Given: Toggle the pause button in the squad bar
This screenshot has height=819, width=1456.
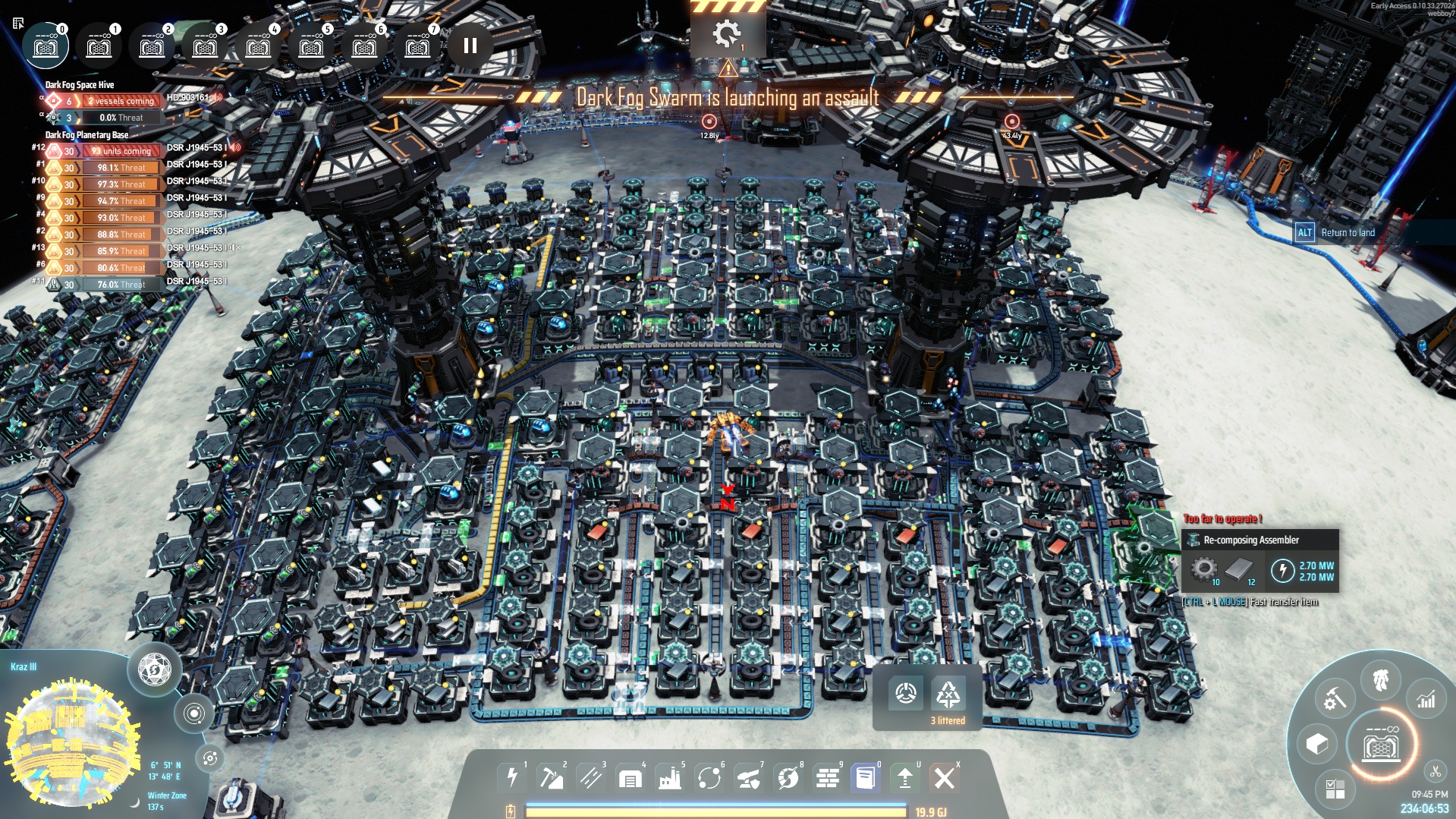Looking at the screenshot, I should pyautogui.click(x=469, y=46).
